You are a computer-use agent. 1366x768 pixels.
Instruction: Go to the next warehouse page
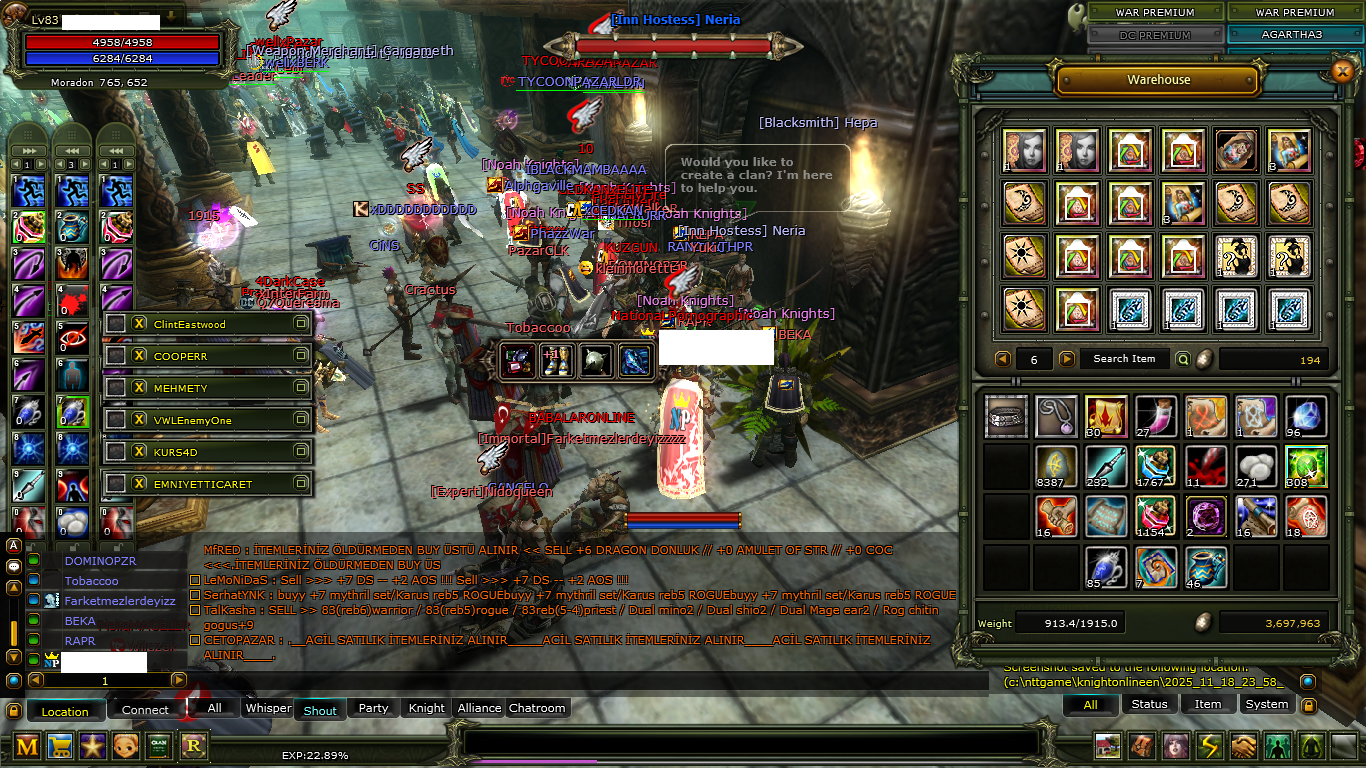pyautogui.click(x=1067, y=359)
